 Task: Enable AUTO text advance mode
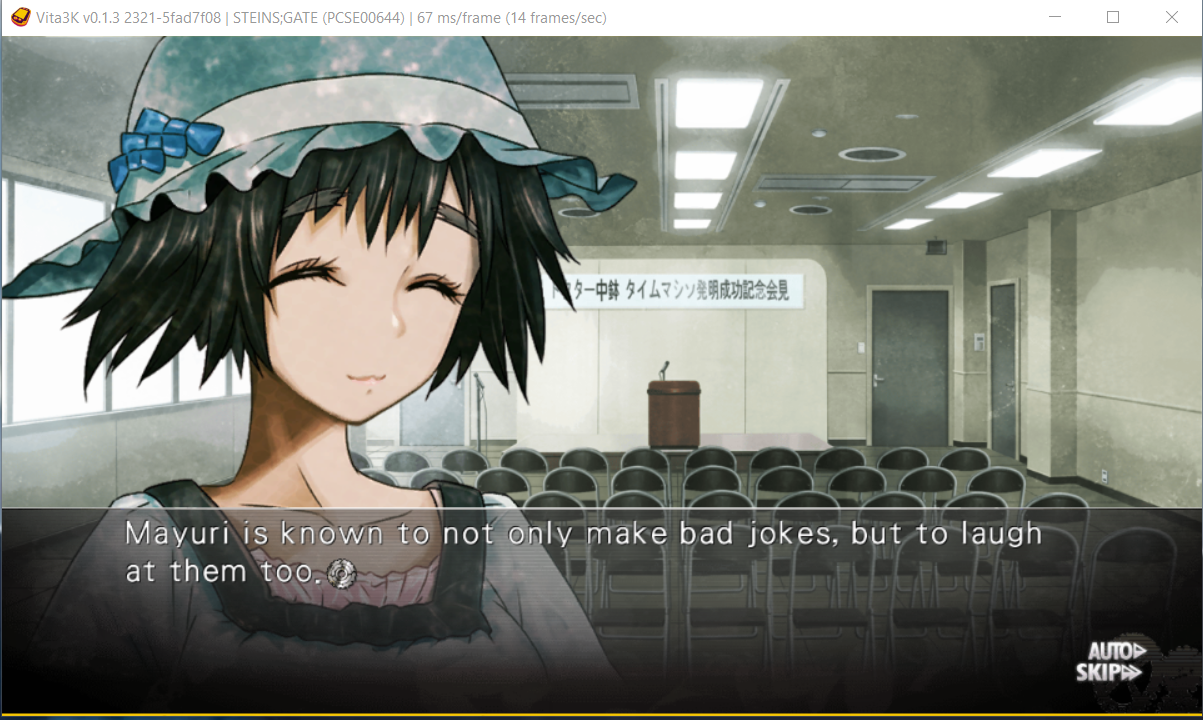pyautogui.click(x=1108, y=650)
